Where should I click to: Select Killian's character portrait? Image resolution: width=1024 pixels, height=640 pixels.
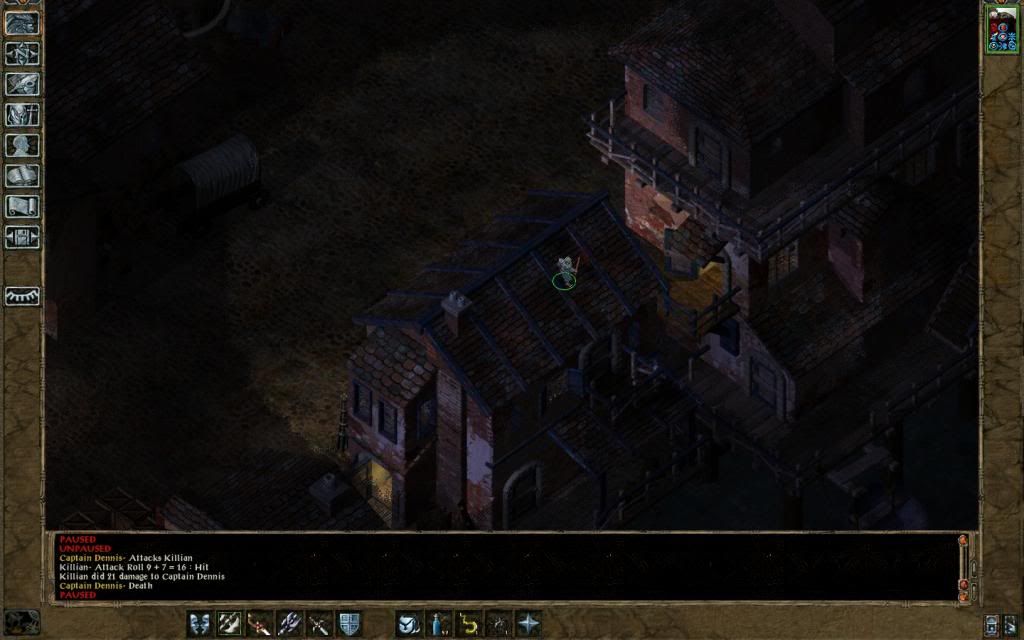point(1000,29)
